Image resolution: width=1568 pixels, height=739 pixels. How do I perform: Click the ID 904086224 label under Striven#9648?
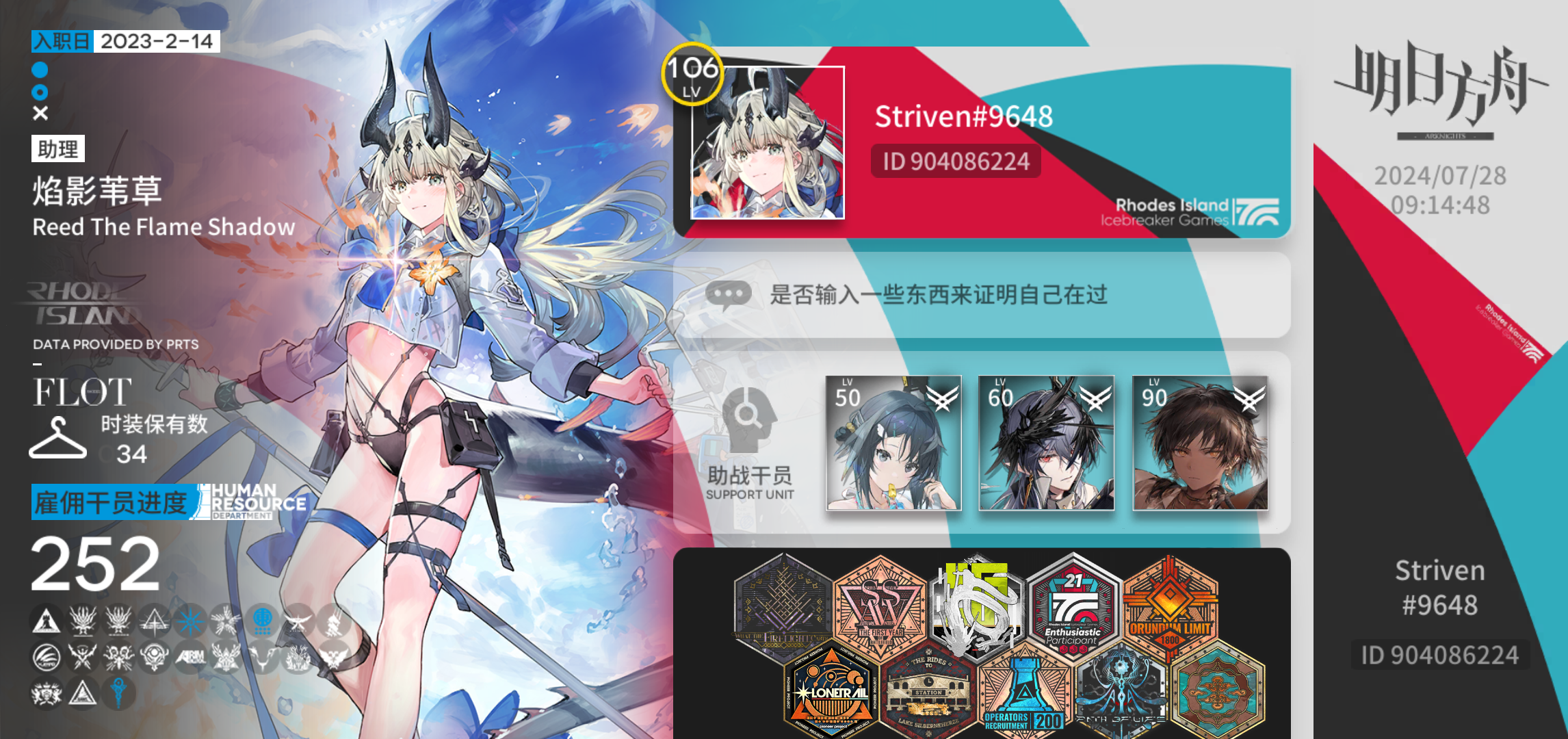click(956, 161)
